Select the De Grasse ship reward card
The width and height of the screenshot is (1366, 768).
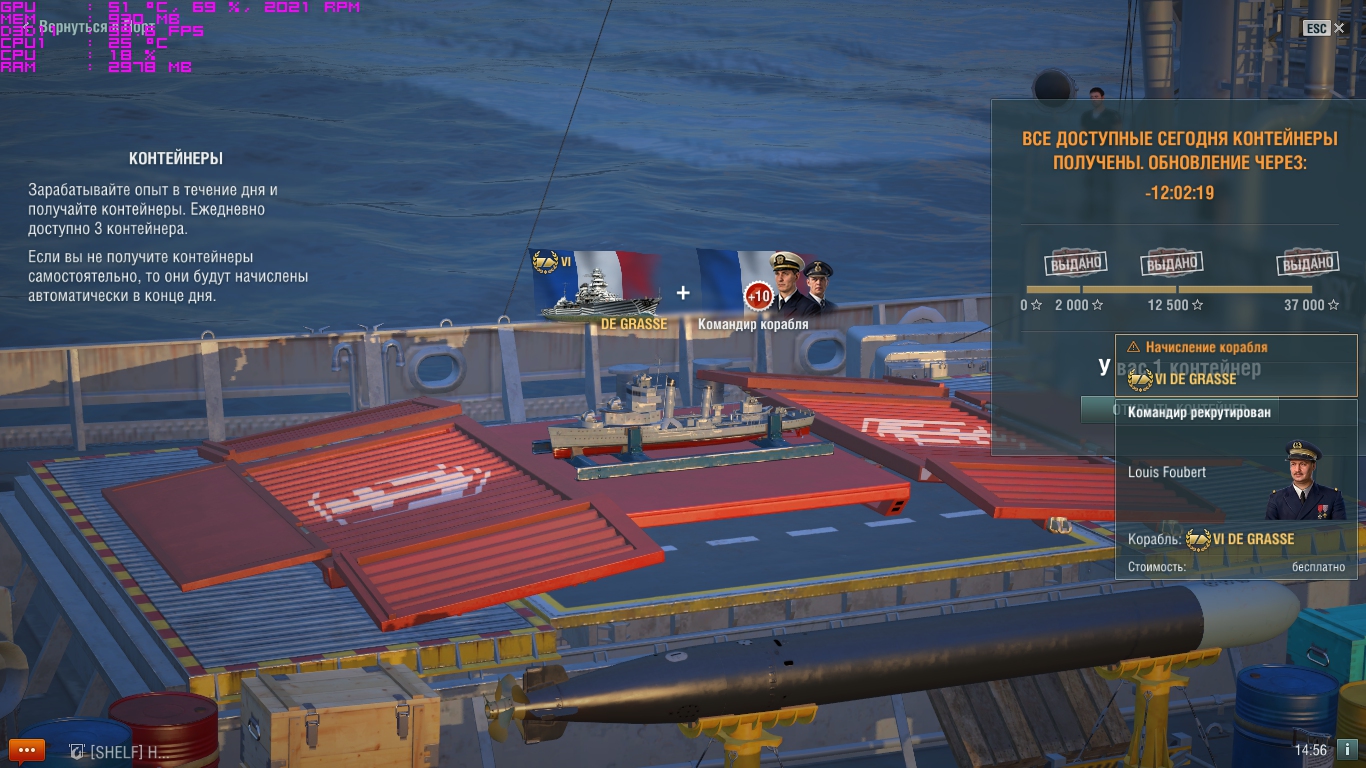(x=597, y=289)
